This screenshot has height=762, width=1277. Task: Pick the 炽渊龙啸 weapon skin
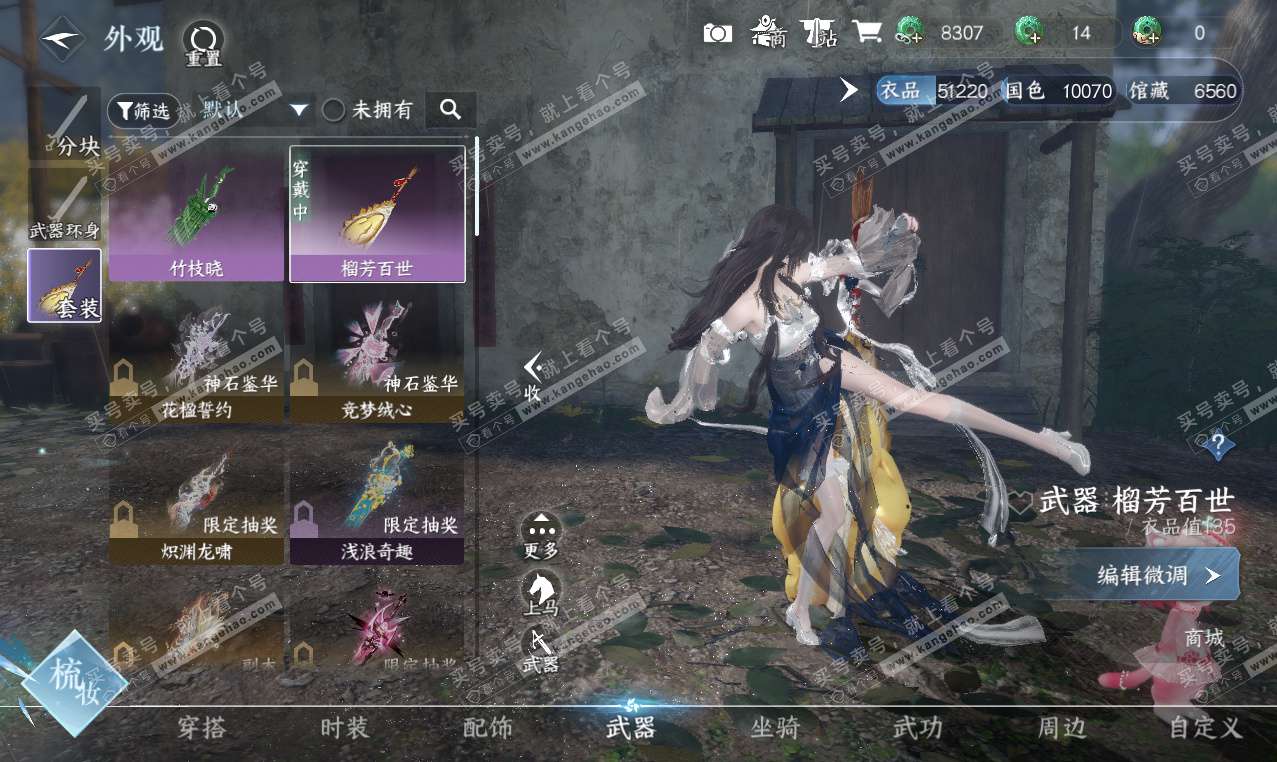point(196,495)
